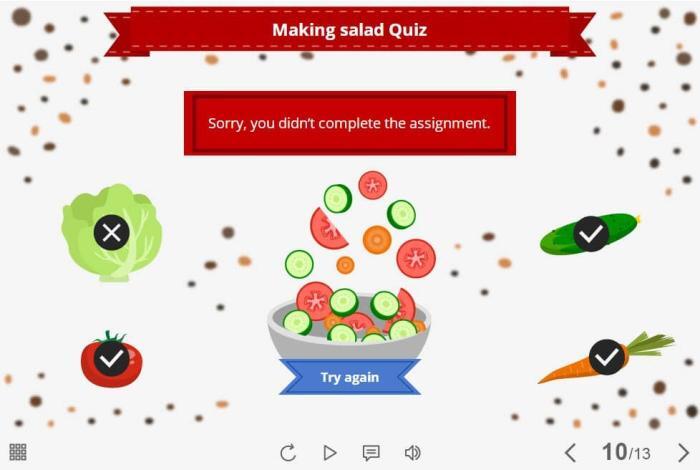Select the carrot ingredient
This screenshot has height=470, width=700.
pos(606,357)
